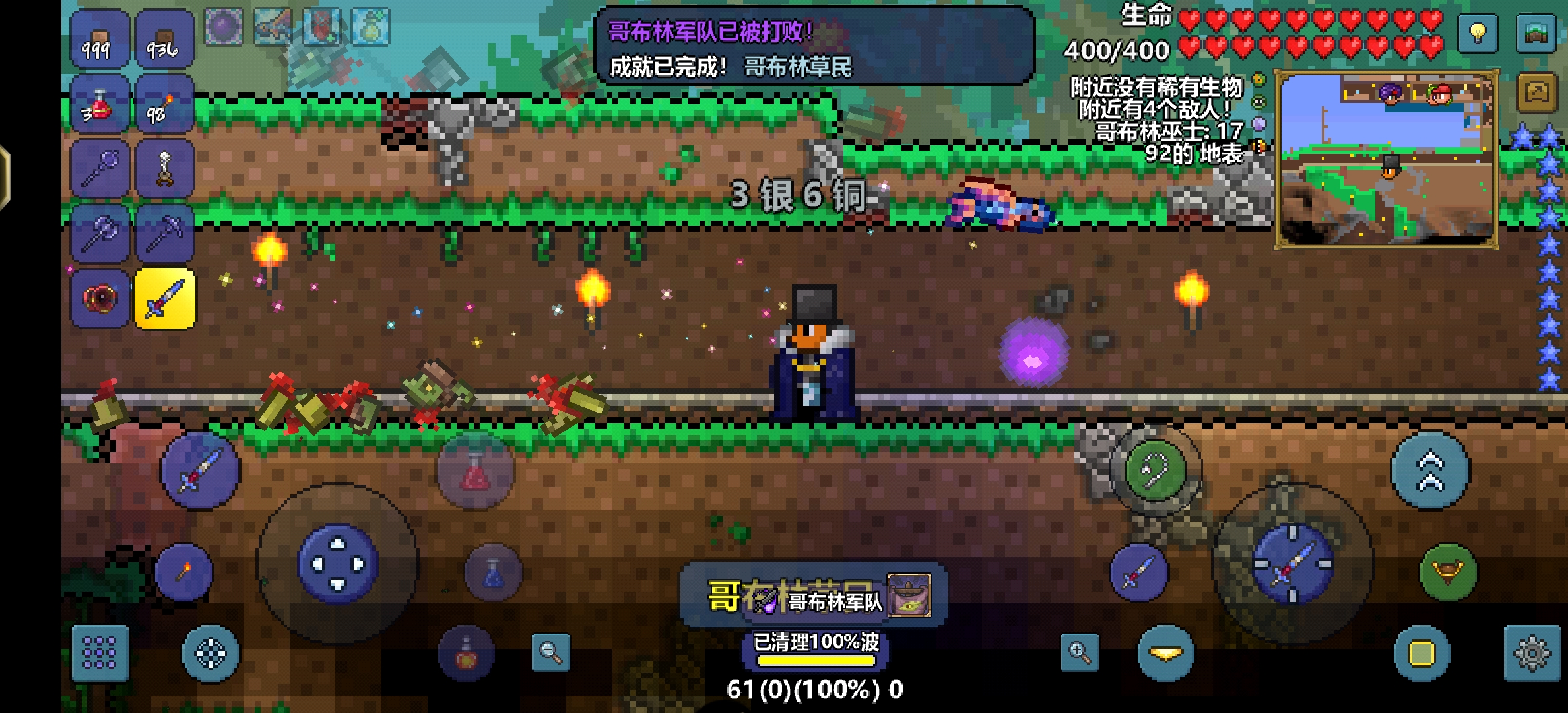Tap the yellow down-arrow button
1568x713 pixels.
[x=1165, y=652]
